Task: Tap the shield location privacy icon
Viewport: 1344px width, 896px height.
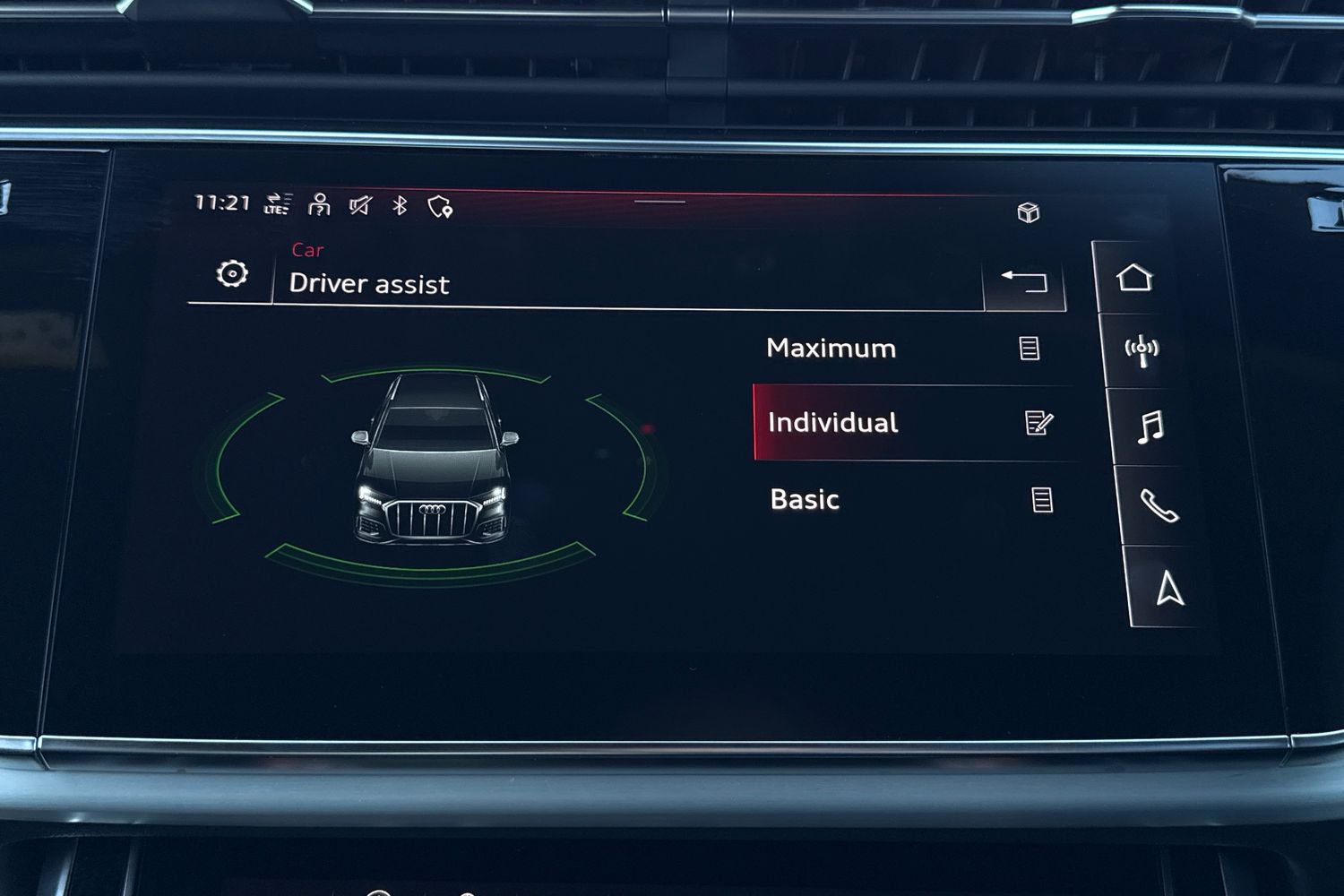Action: [x=440, y=207]
